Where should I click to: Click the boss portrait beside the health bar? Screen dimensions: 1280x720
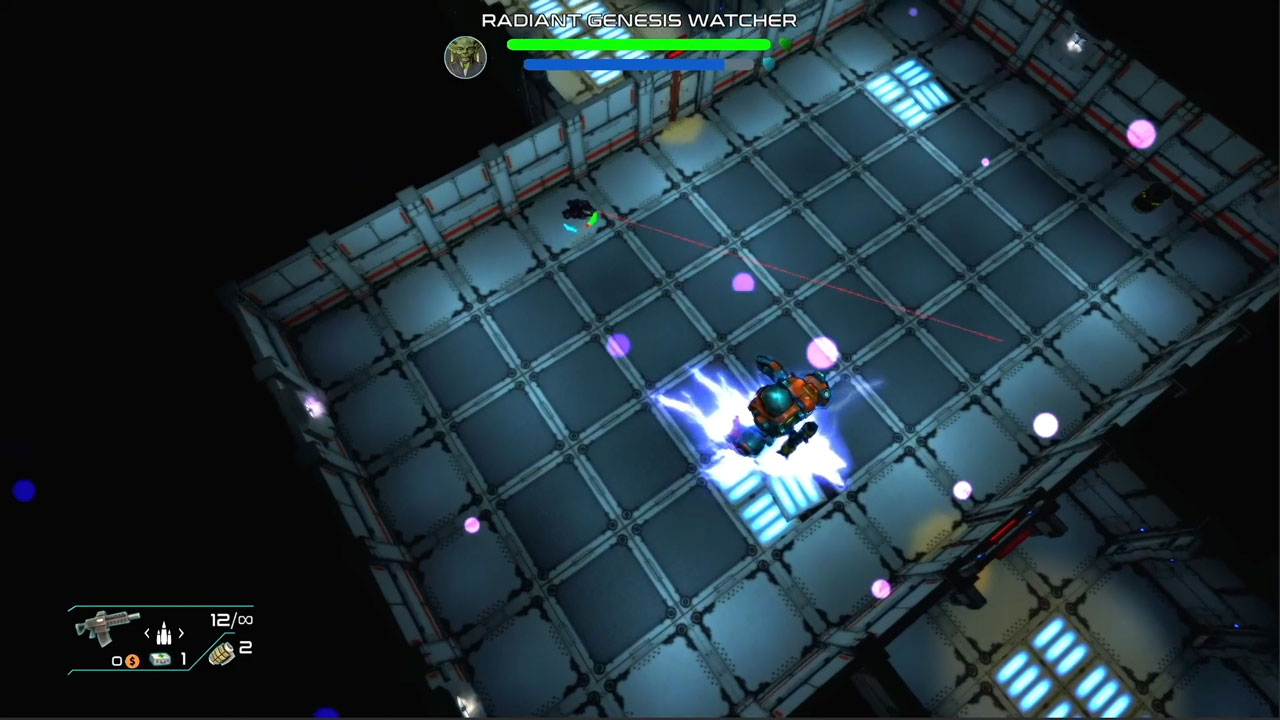pos(466,56)
